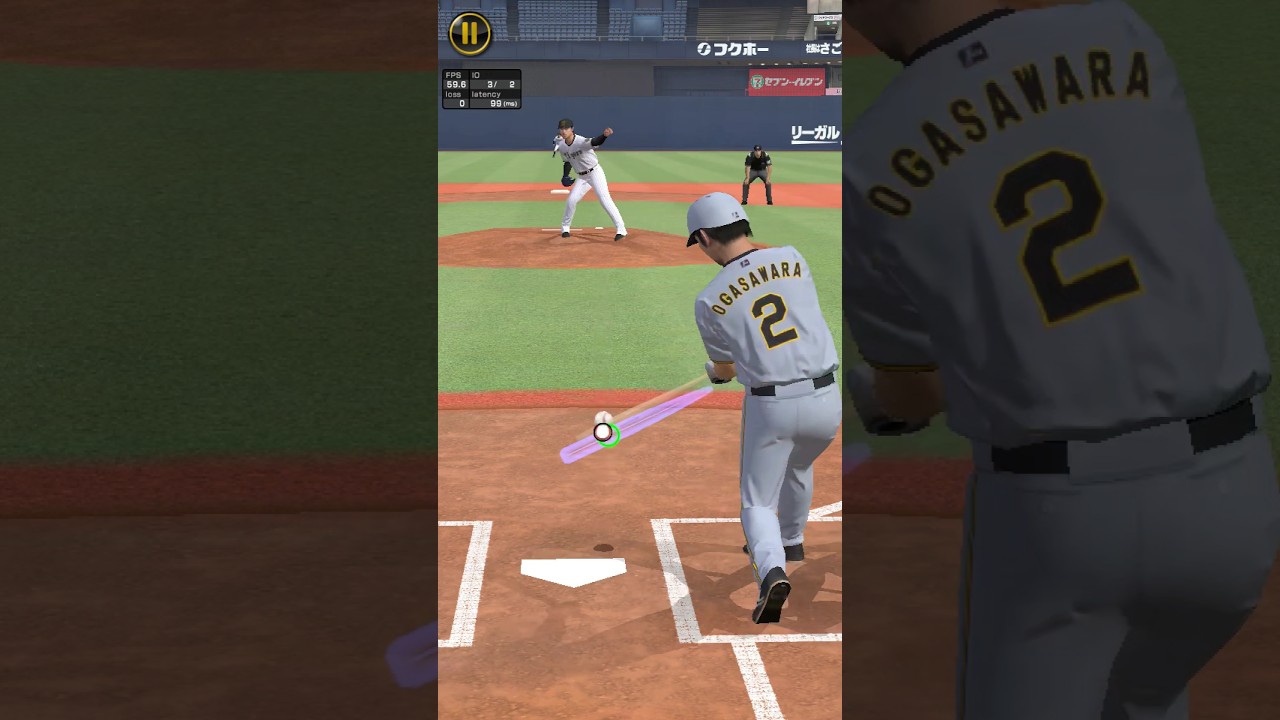The height and width of the screenshot is (720, 1280).
Task: Pause the game with the yellow pause button
Action: [469, 33]
